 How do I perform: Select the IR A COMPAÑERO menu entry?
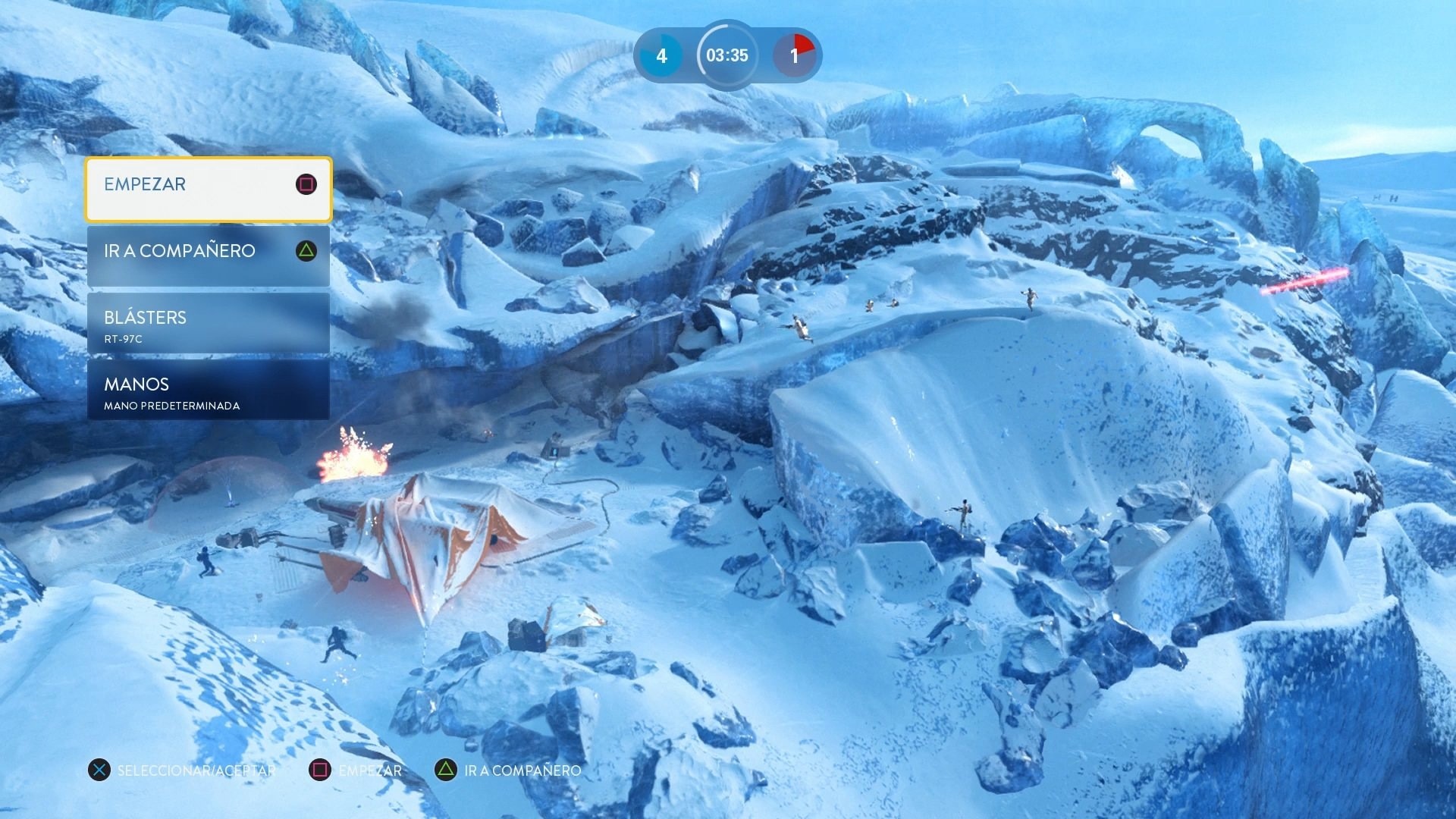[x=180, y=251]
